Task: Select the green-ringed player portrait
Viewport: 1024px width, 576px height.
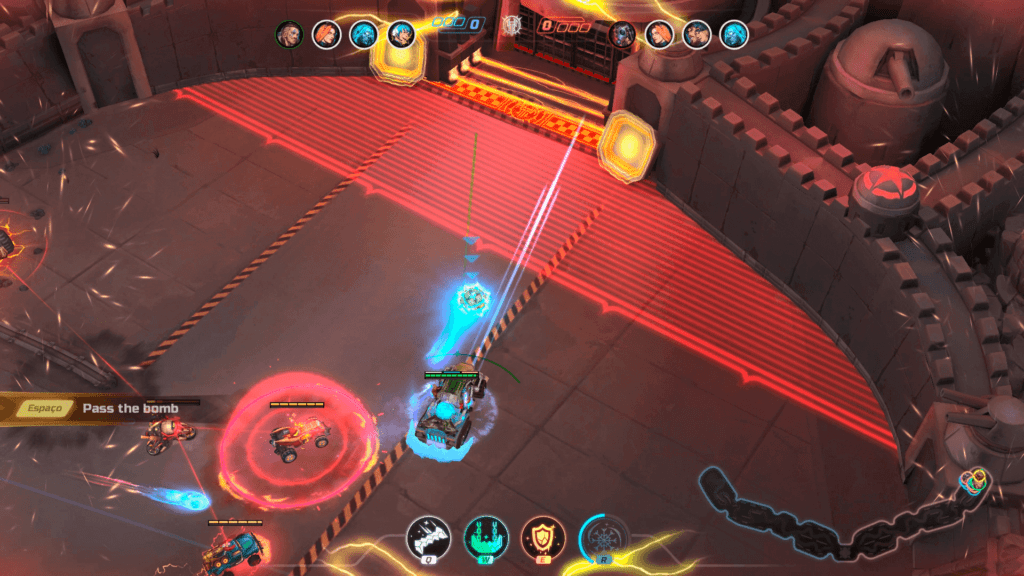Action: 289,34
